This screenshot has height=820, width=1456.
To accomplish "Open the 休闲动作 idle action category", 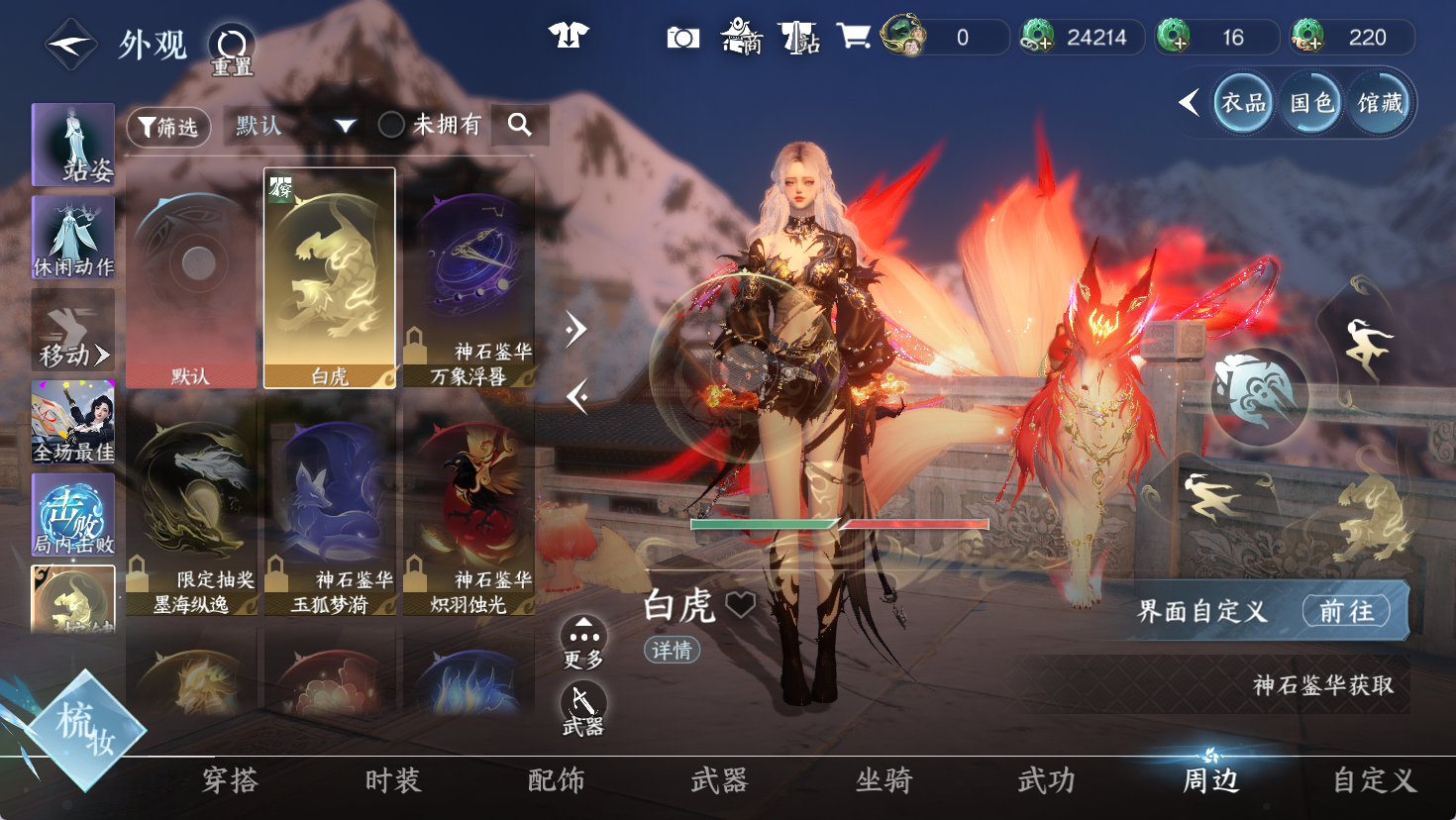I will [x=73, y=237].
